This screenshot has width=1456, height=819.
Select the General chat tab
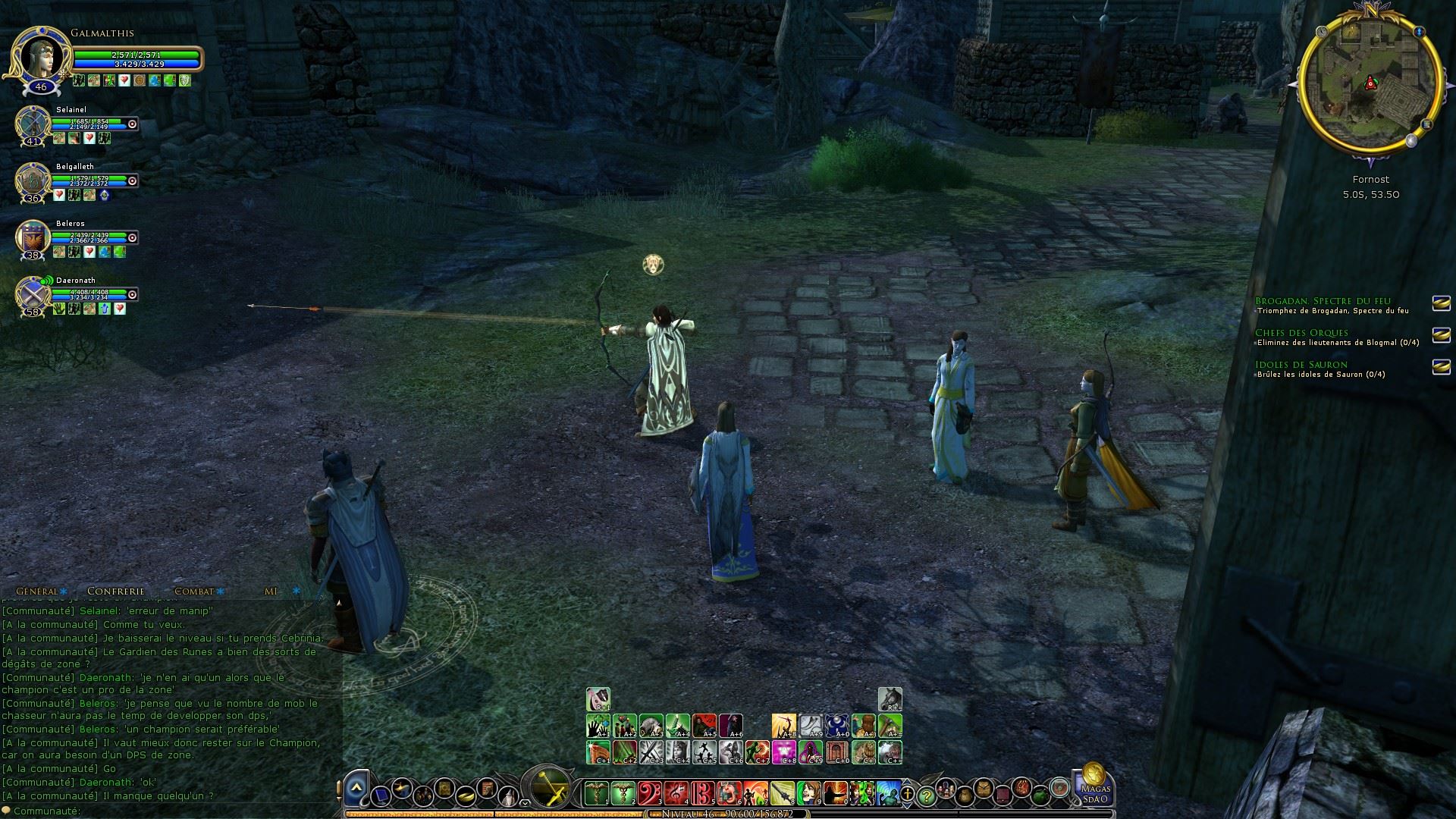pyautogui.click(x=37, y=591)
